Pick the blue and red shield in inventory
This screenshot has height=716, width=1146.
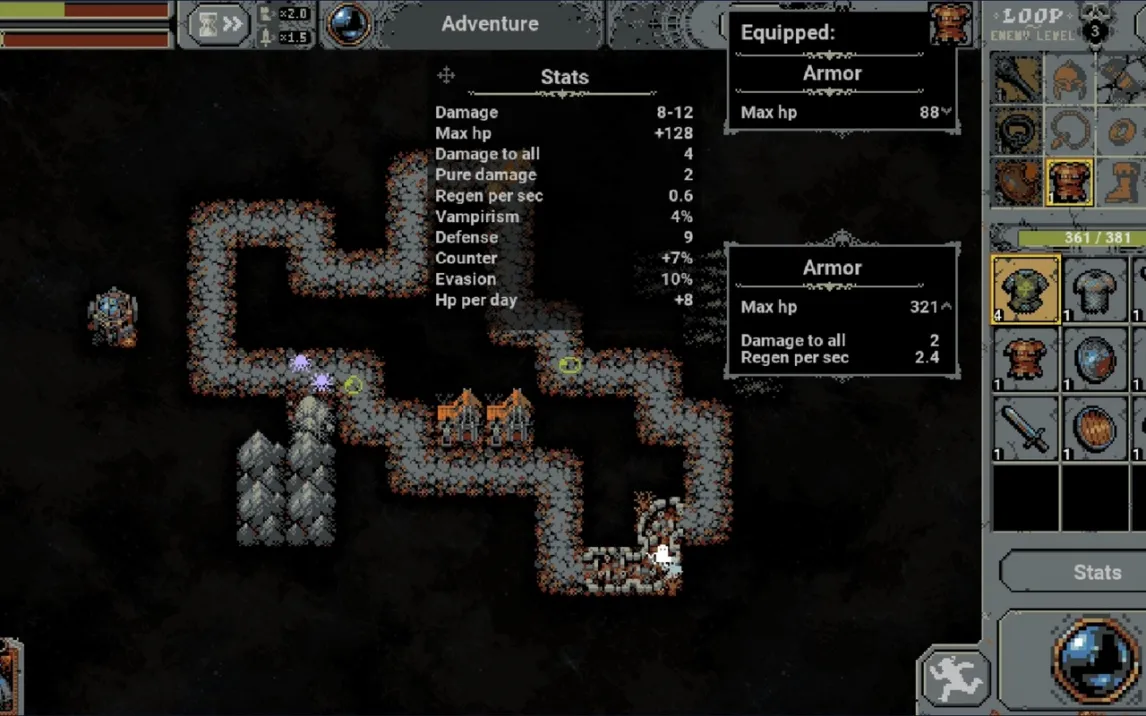click(x=1095, y=358)
